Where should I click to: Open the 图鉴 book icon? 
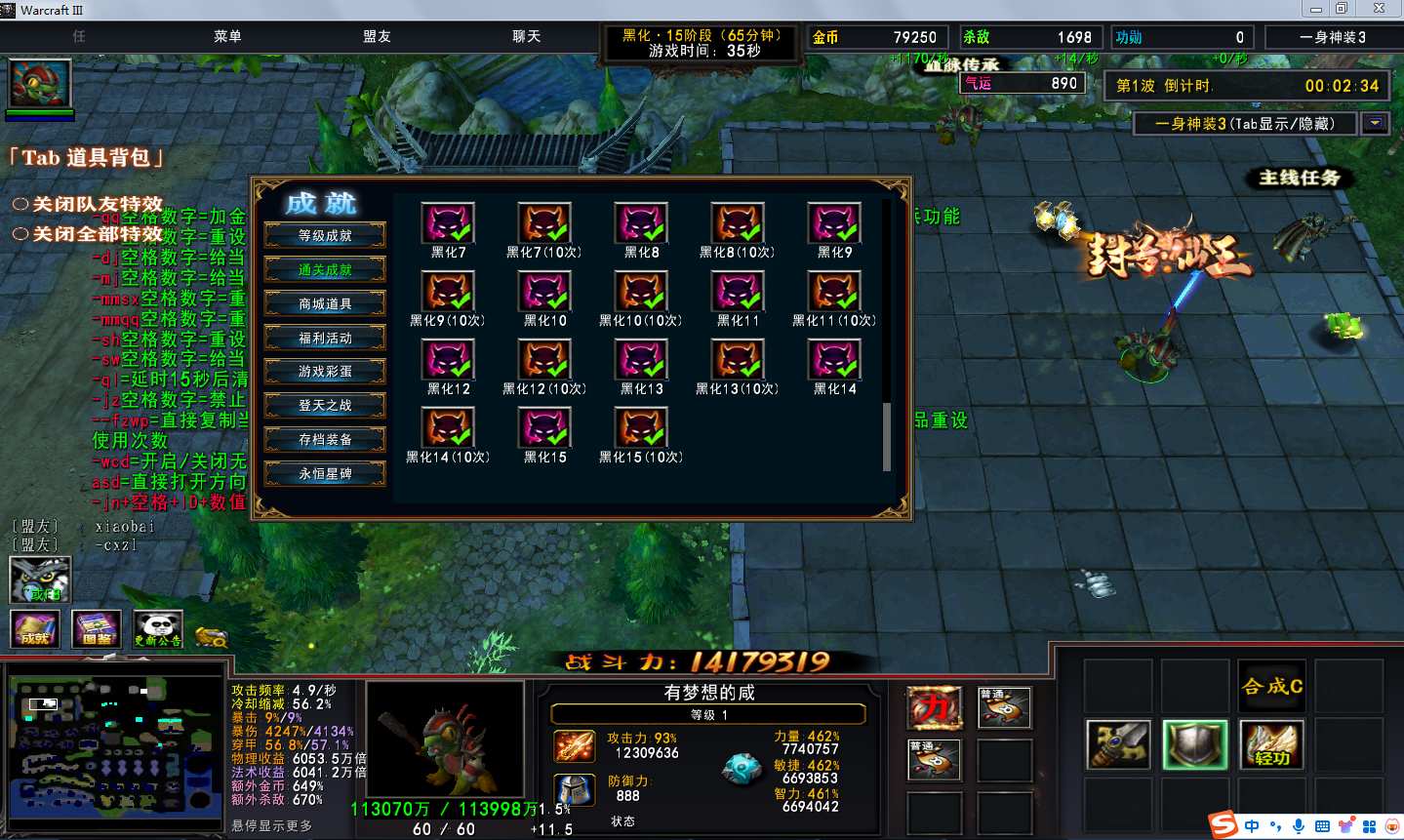(97, 628)
